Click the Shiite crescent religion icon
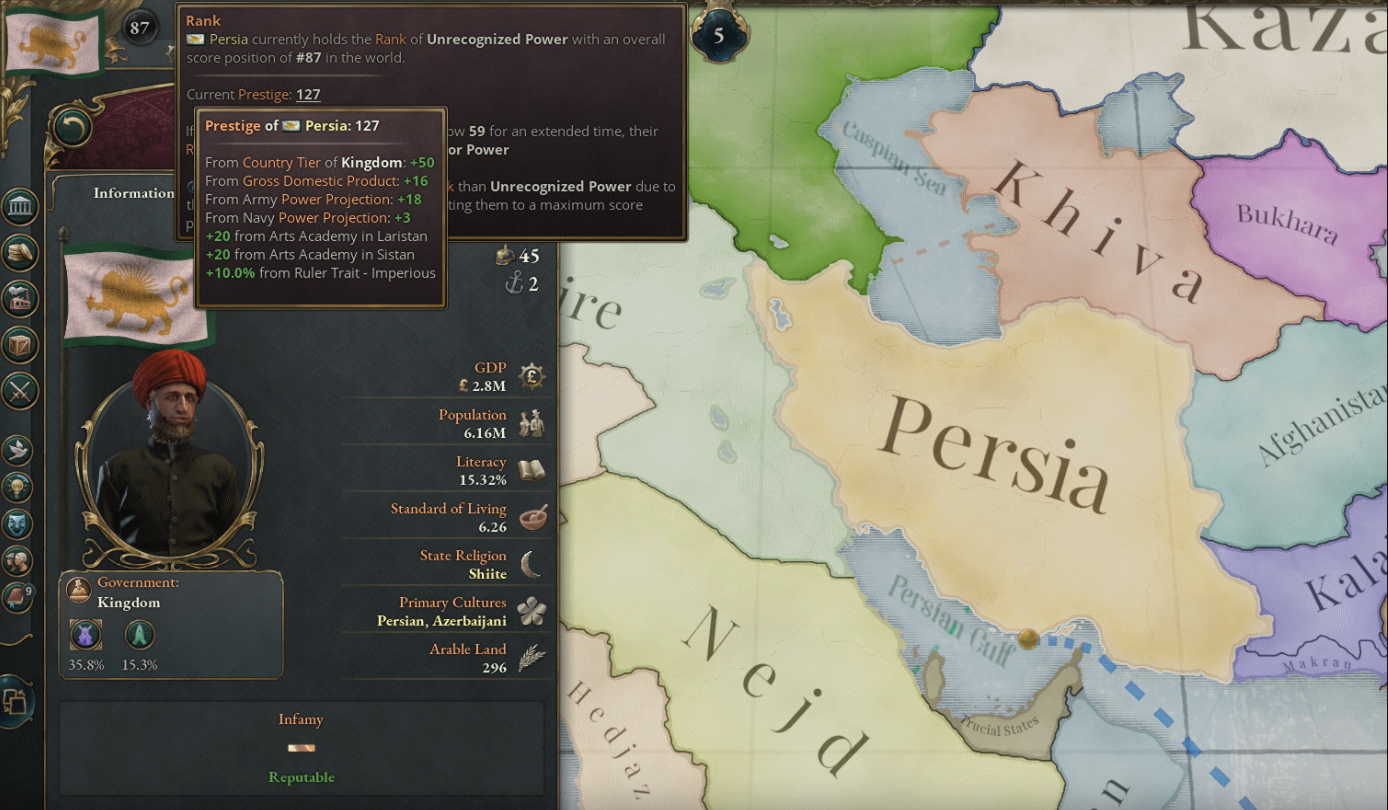Screen dimensions: 1388x810 [528, 563]
